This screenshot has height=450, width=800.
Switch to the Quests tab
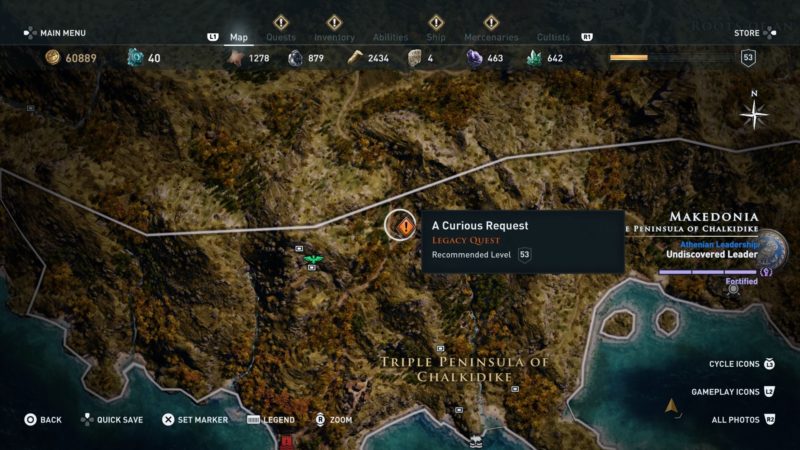click(281, 37)
